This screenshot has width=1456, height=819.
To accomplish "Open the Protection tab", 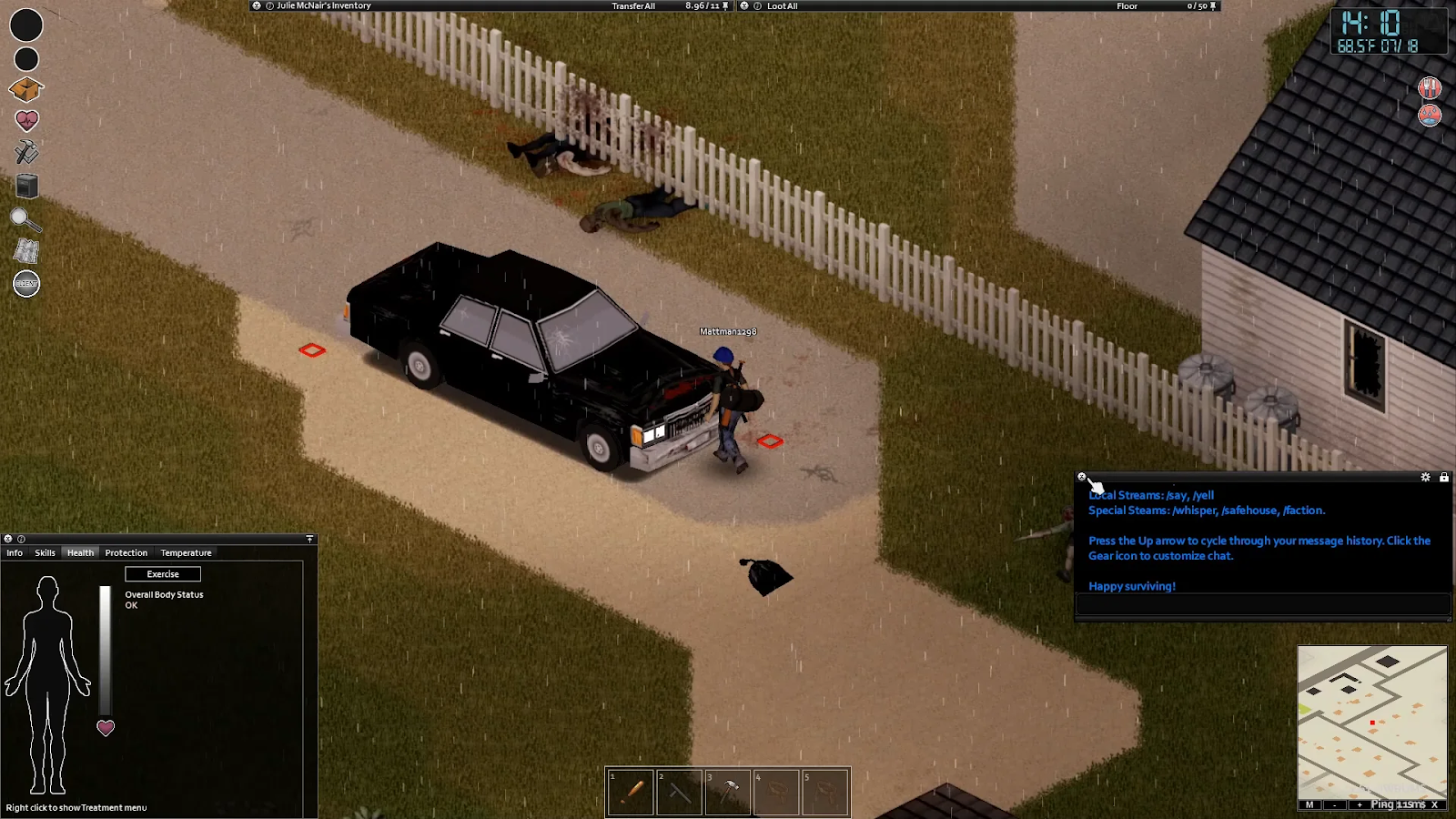I will (x=126, y=552).
